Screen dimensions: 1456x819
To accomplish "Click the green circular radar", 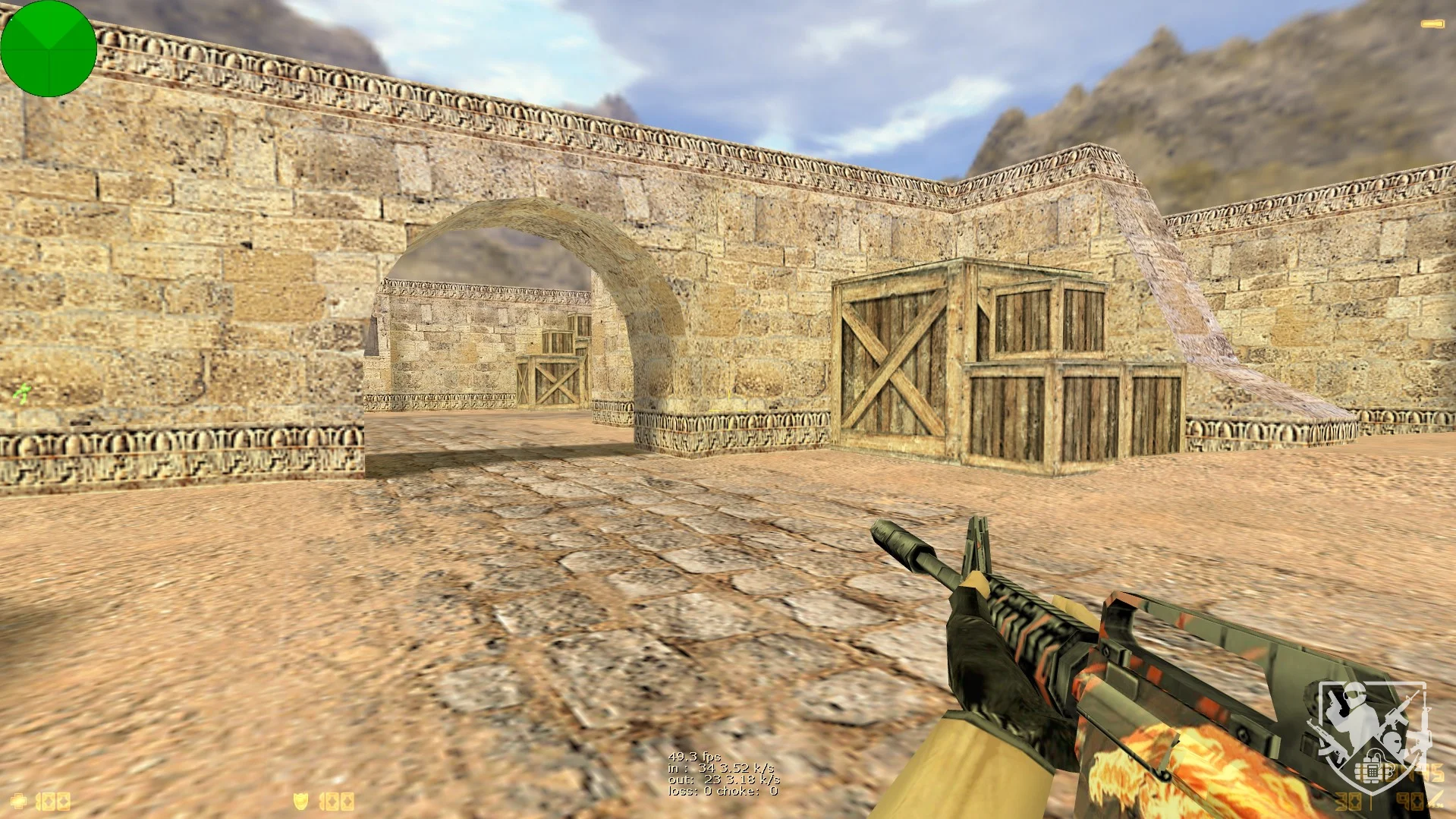I will pos(49,49).
